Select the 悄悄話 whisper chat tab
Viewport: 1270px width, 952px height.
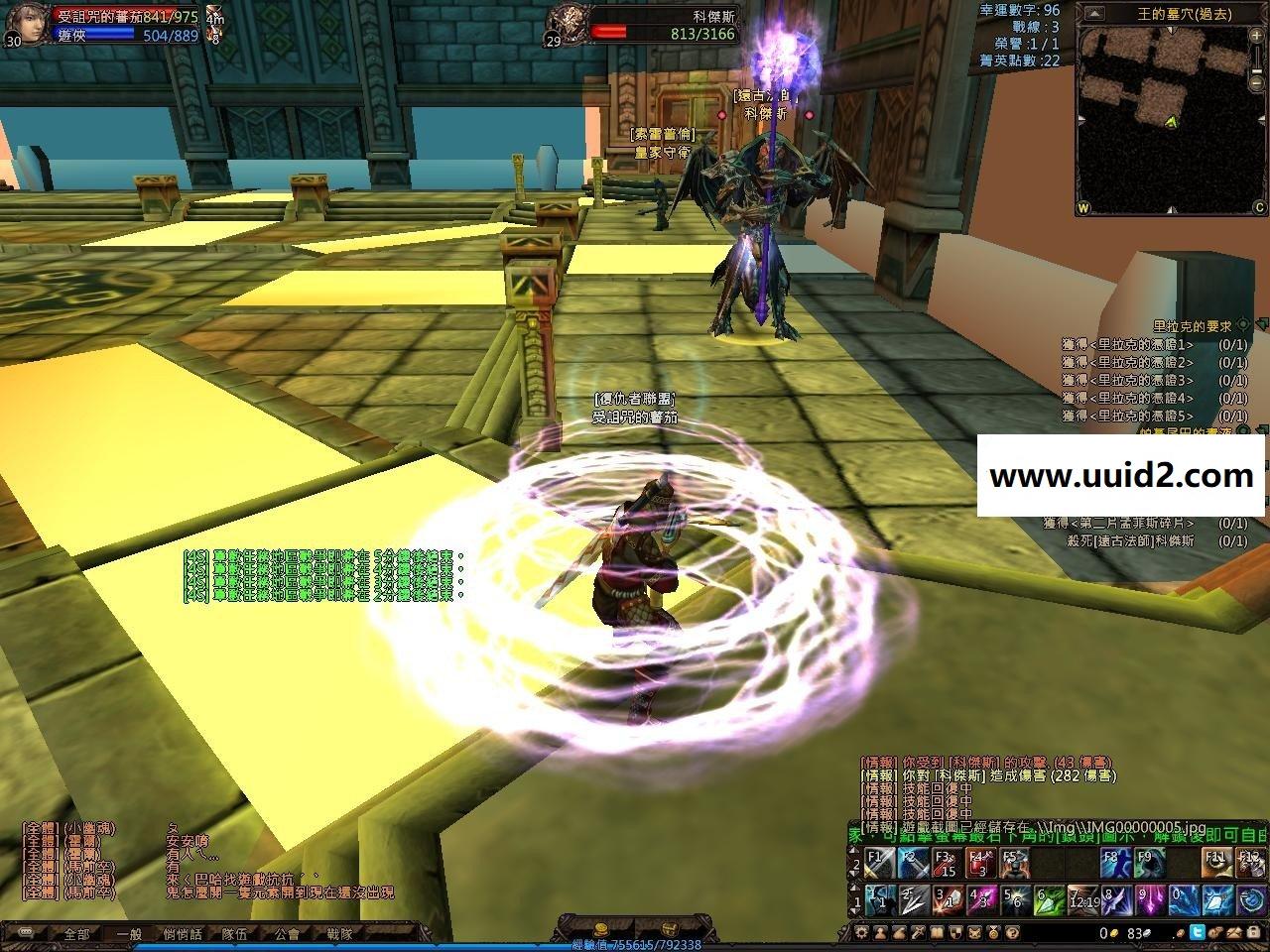coord(182,933)
